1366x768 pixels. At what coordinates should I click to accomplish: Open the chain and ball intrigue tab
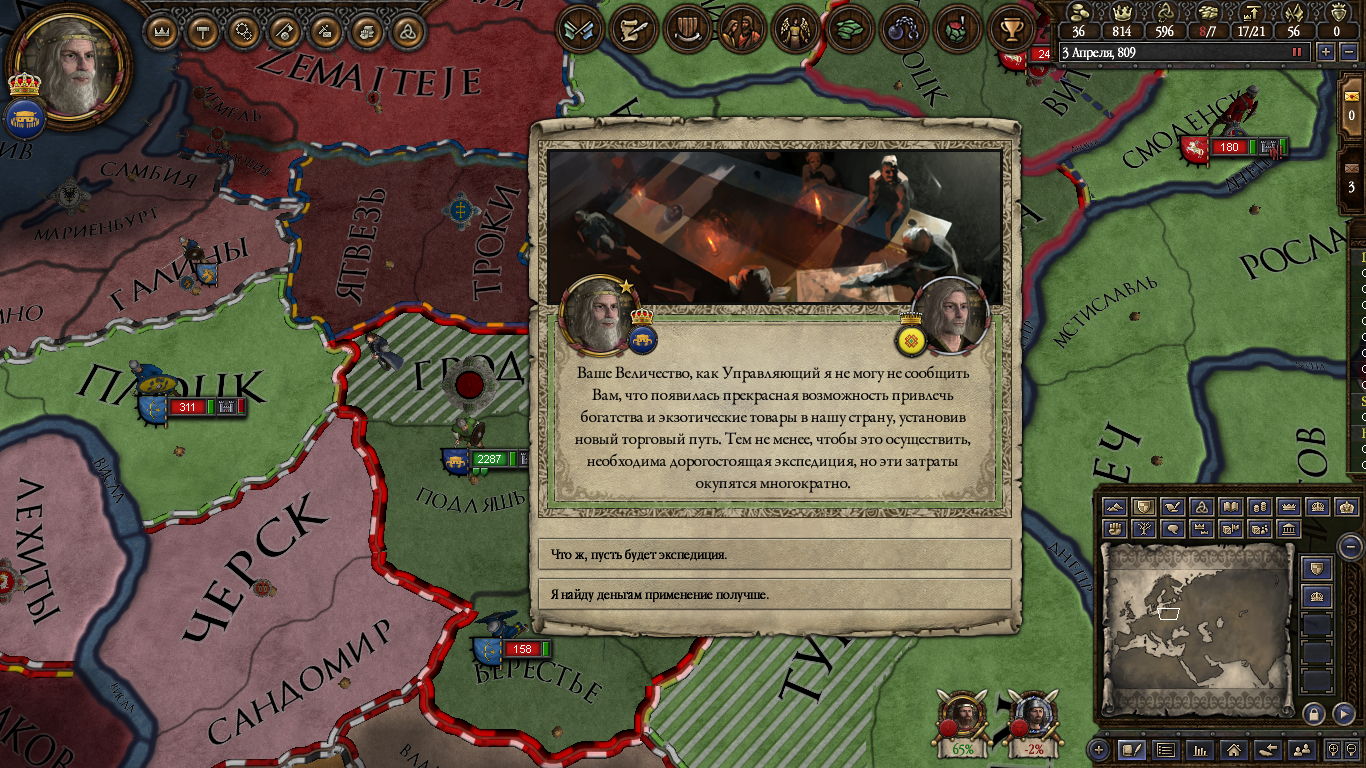(903, 30)
